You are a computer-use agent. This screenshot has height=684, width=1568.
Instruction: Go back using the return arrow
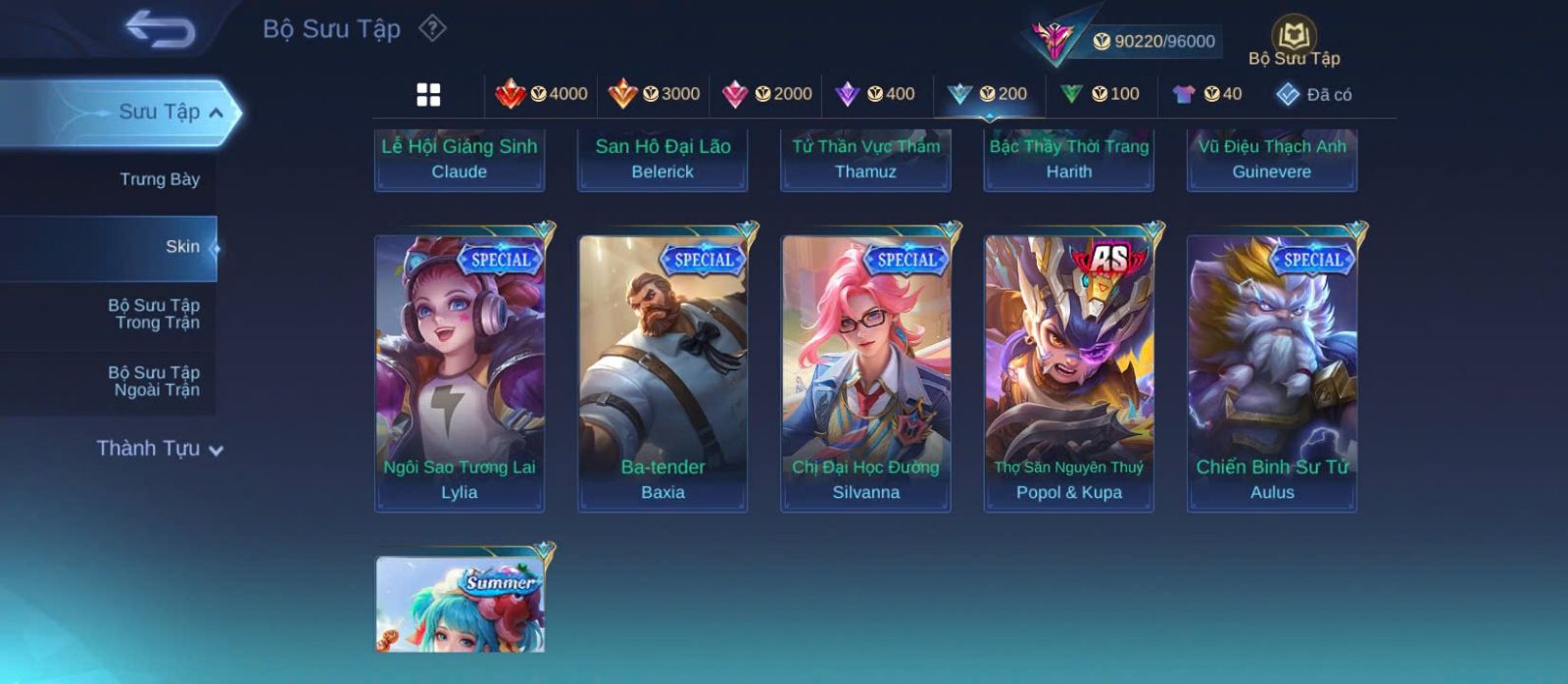pos(160,29)
